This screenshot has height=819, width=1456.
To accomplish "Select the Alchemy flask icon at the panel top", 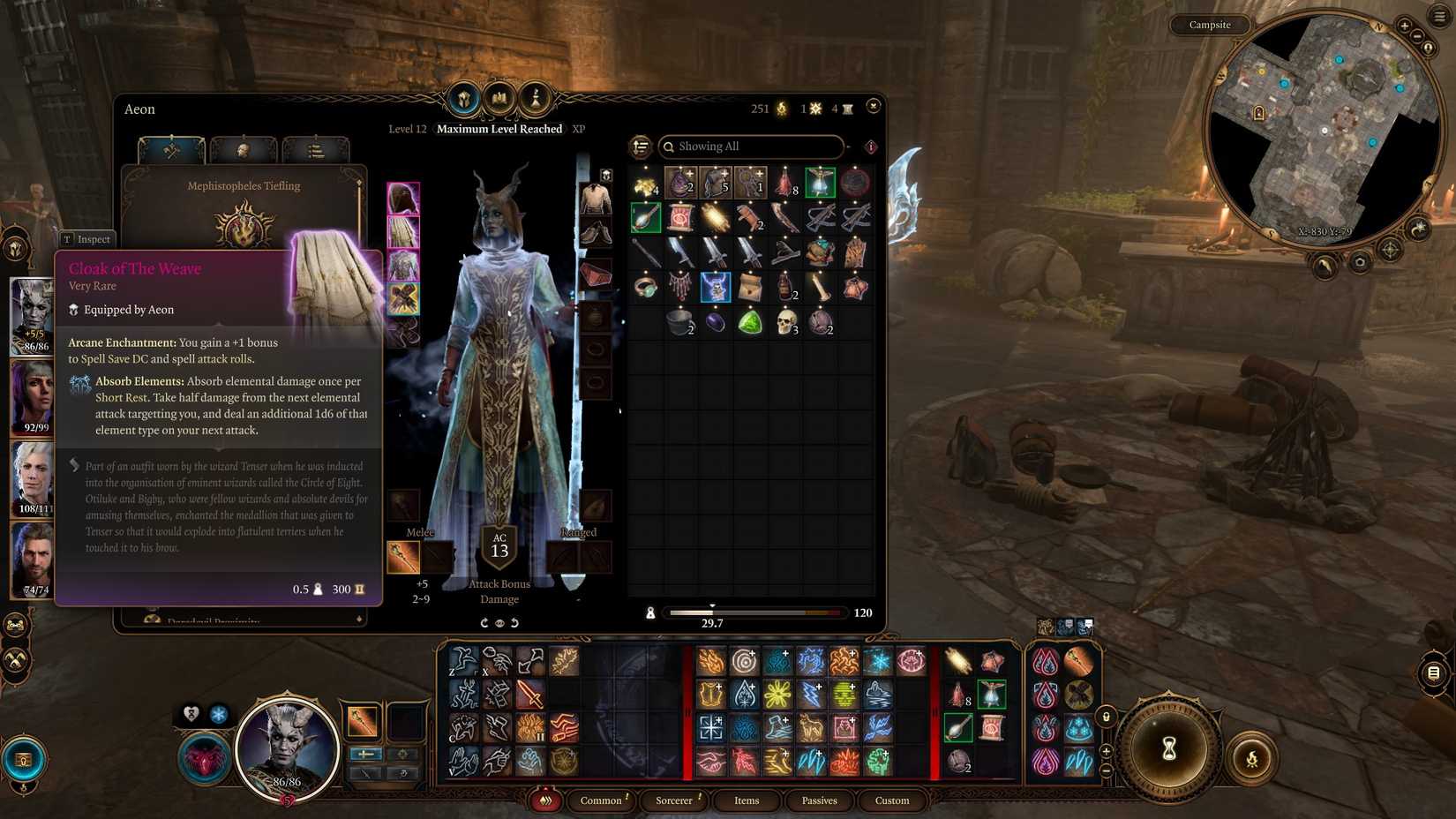I will pyautogui.click(x=534, y=99).
